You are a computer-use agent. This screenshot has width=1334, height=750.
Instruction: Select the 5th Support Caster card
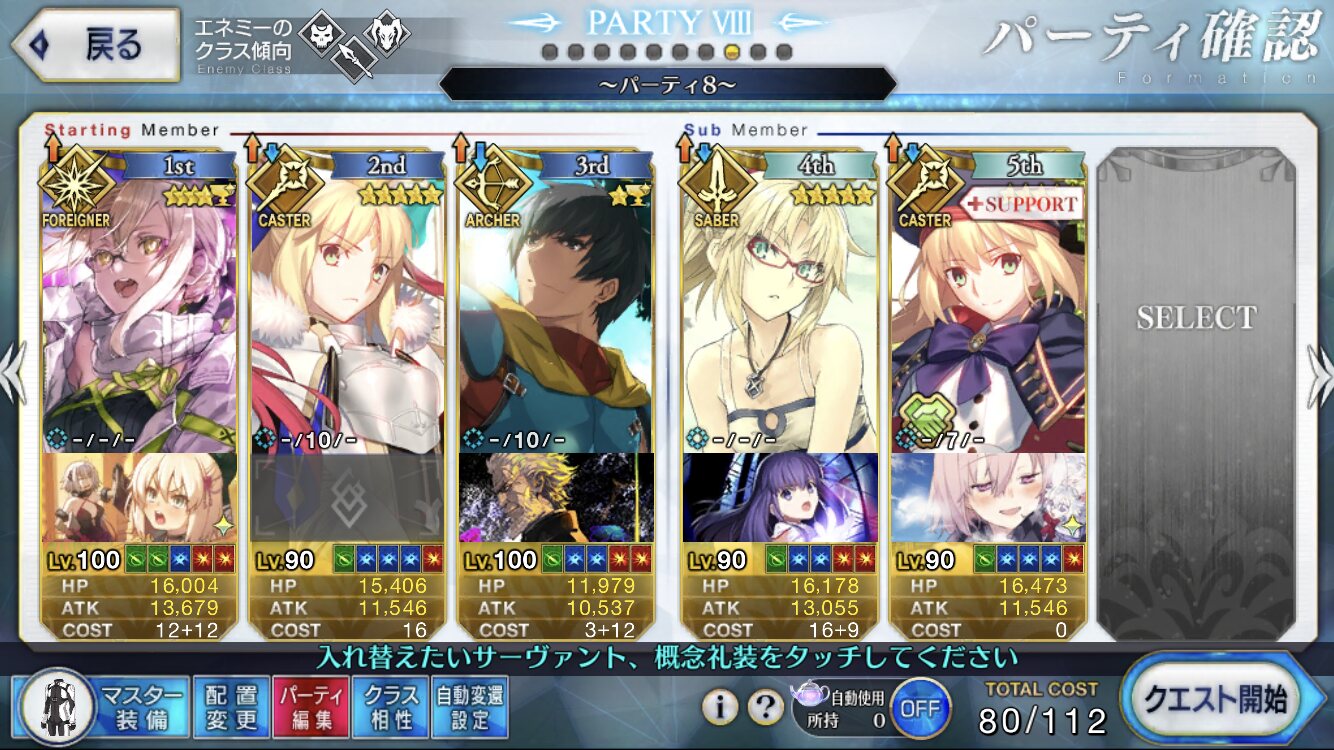click(x=988, y=310)
